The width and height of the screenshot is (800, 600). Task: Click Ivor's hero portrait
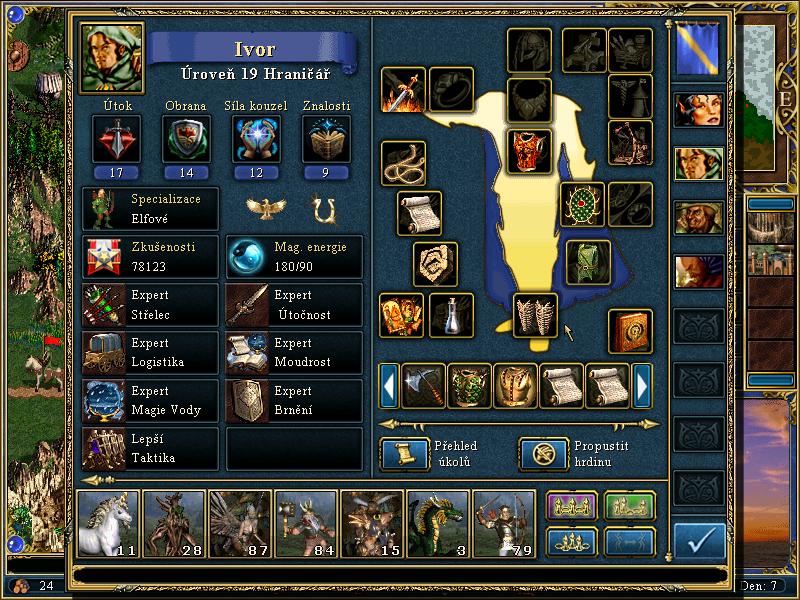point(112,58)
